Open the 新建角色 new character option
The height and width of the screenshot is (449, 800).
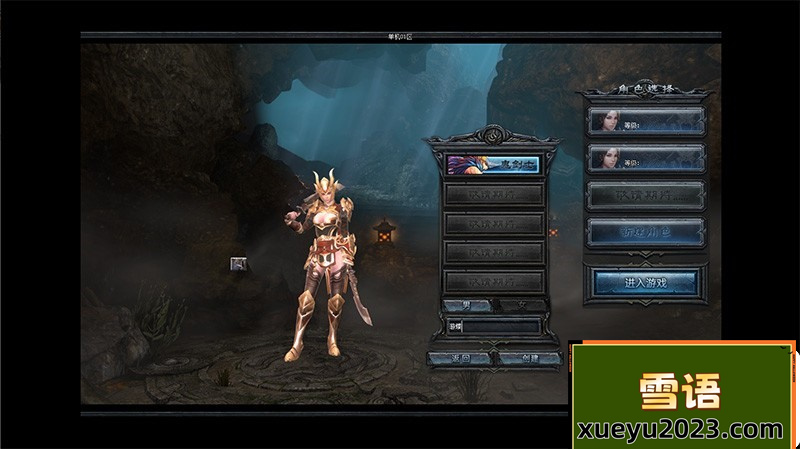[x=645, y=233]
